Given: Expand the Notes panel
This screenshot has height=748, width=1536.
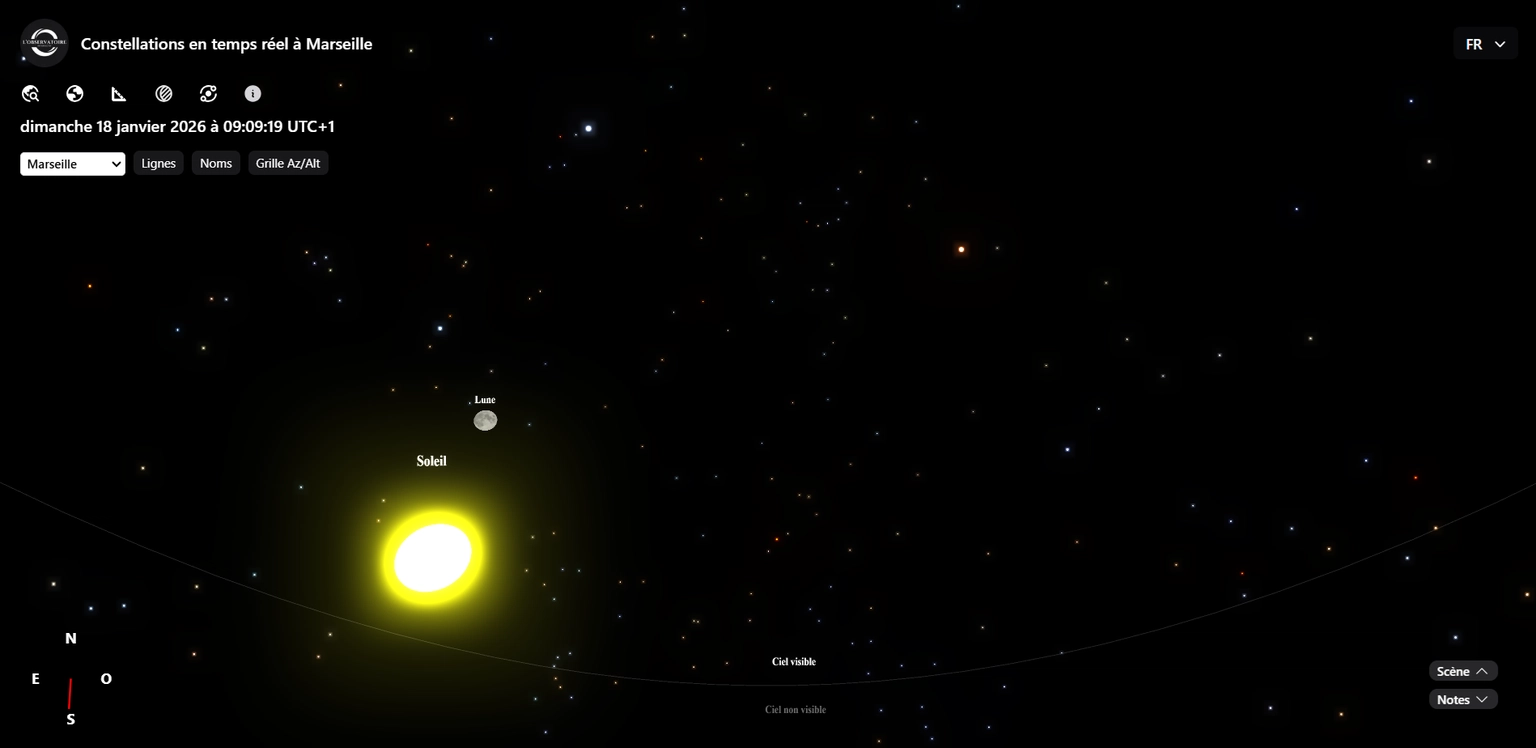Looking at the screenshot, I should pyautogui.click(x=1462, y=699).
